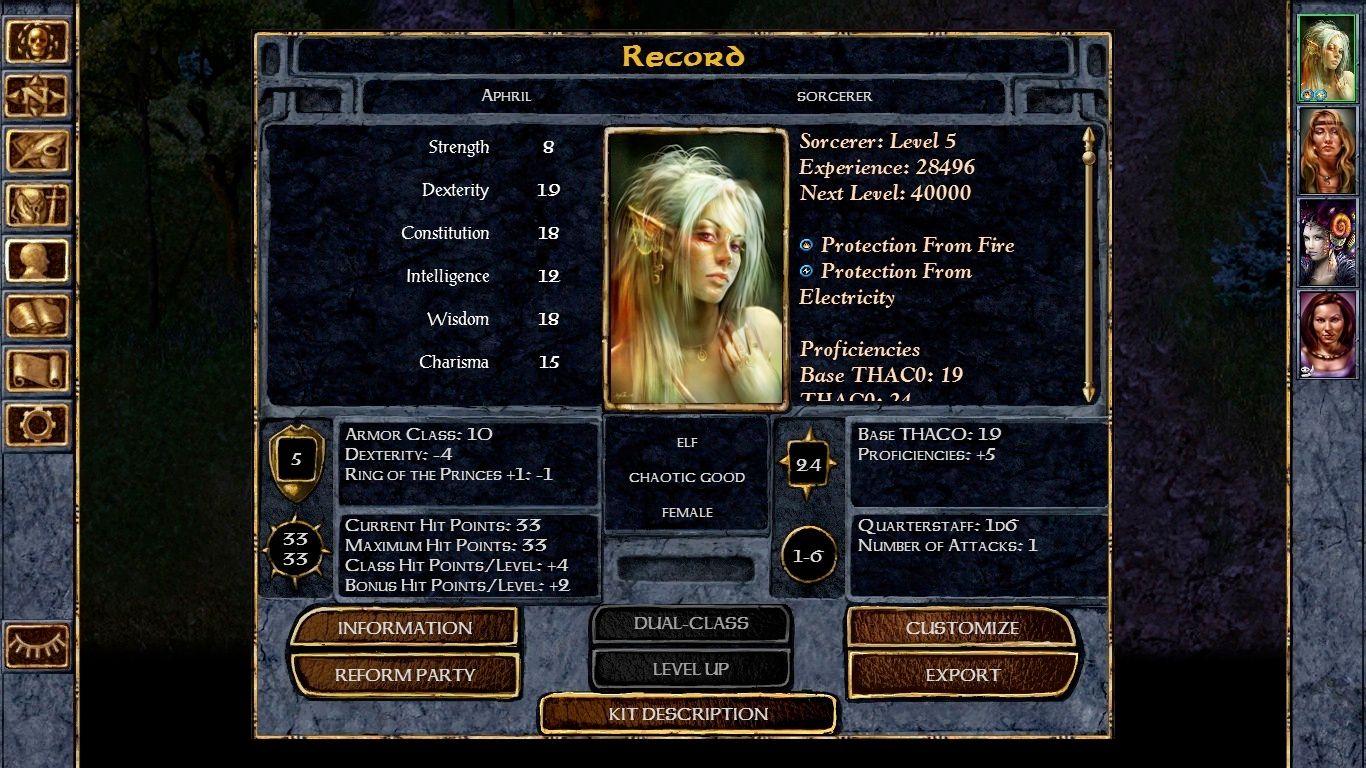Open the inventory screen icon
The image size is (1366, 768).
point(37,206)
